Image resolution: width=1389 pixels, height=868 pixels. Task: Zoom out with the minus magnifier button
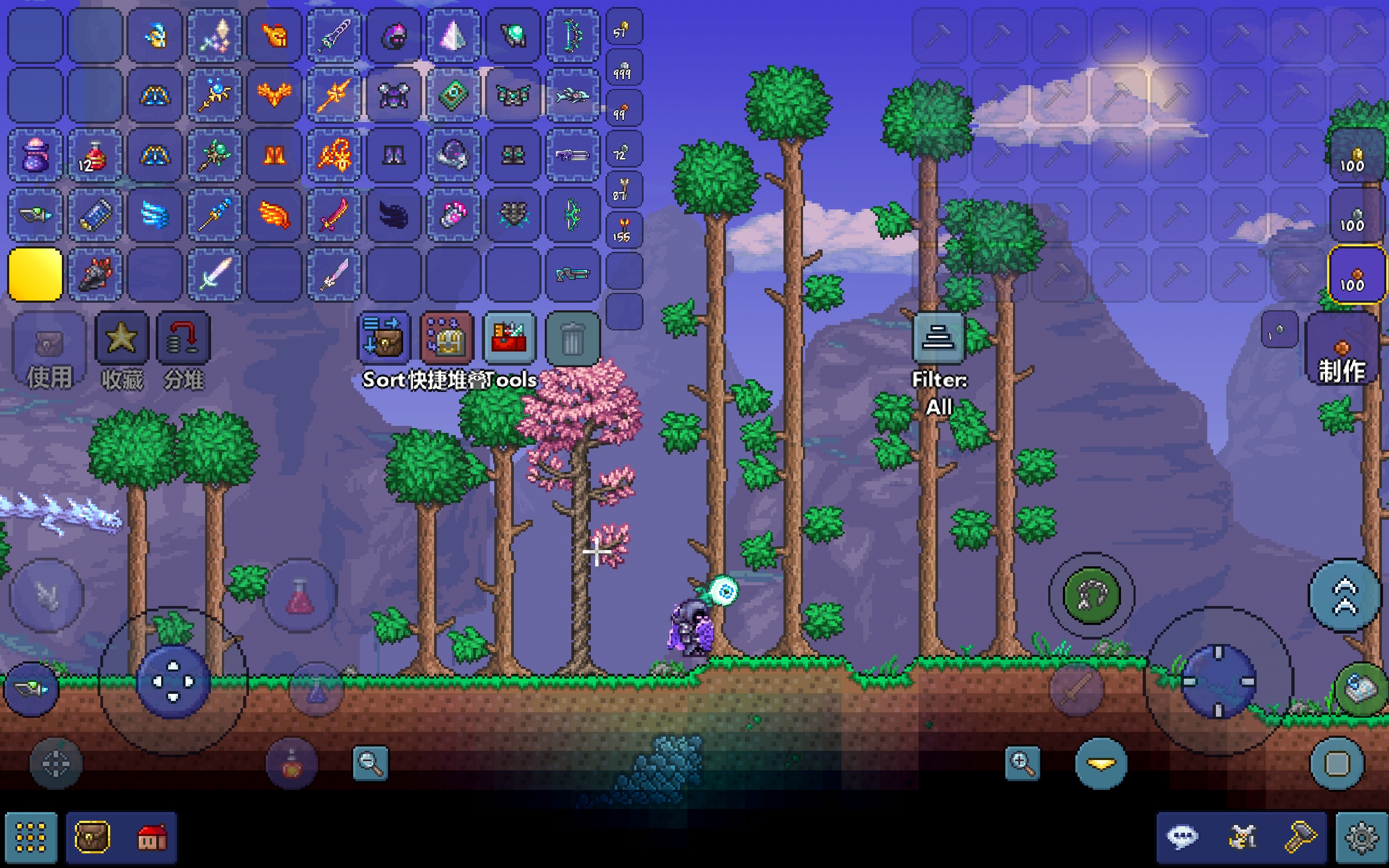click(370, 763)
